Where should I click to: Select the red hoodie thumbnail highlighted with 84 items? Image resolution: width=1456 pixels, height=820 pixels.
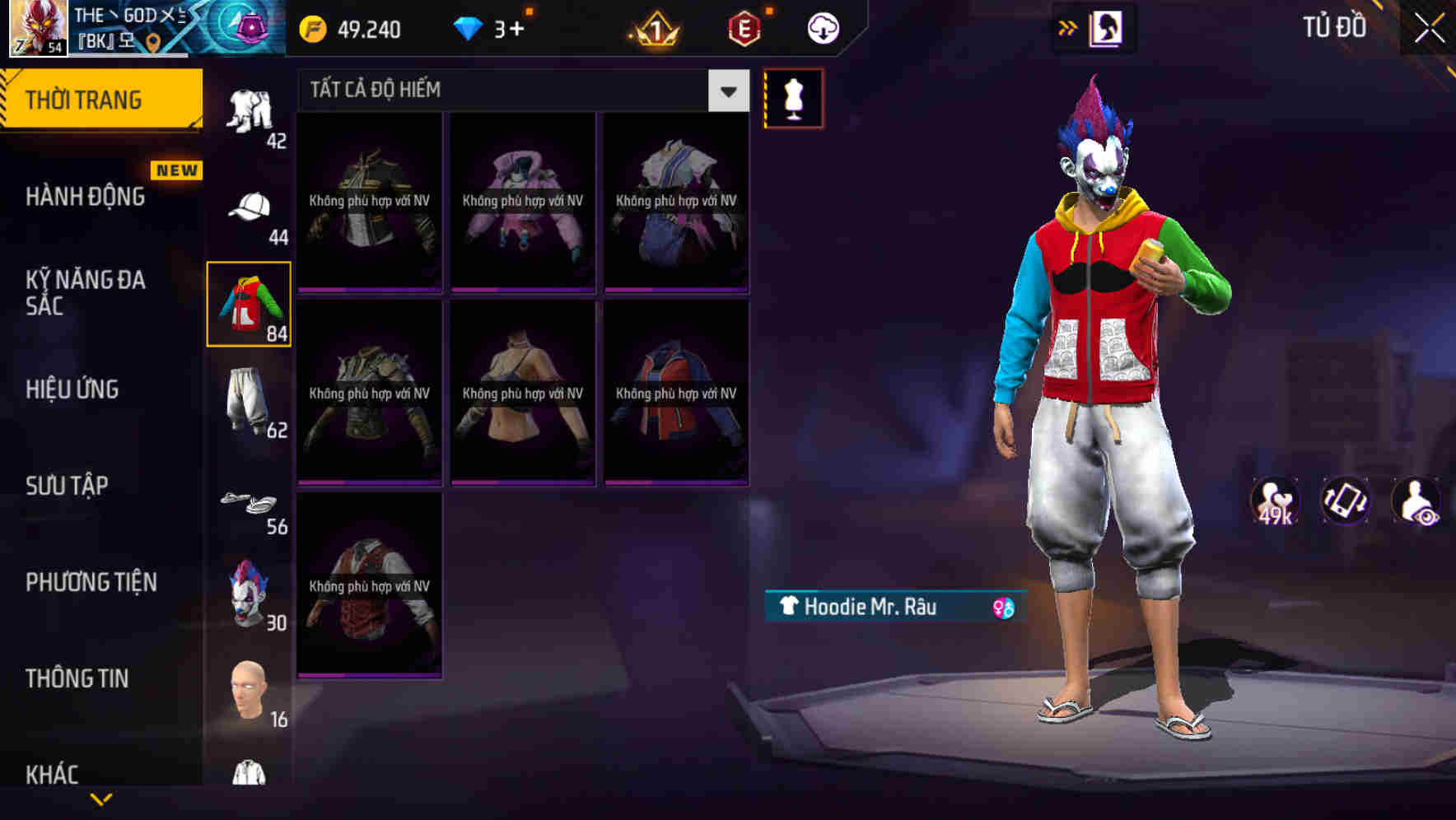tap(250, 305)
